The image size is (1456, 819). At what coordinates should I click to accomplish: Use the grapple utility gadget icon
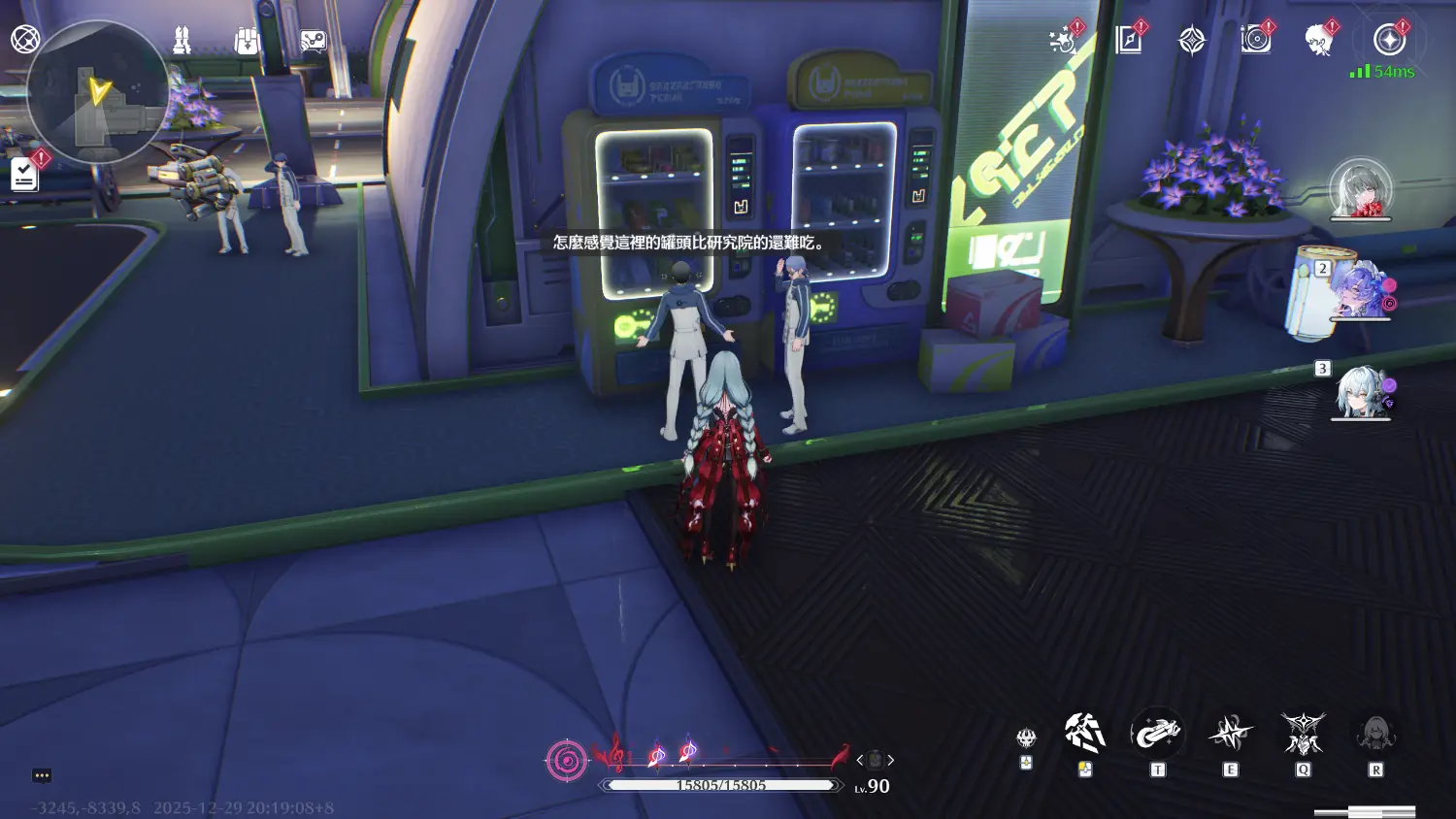pos(1157,735)
